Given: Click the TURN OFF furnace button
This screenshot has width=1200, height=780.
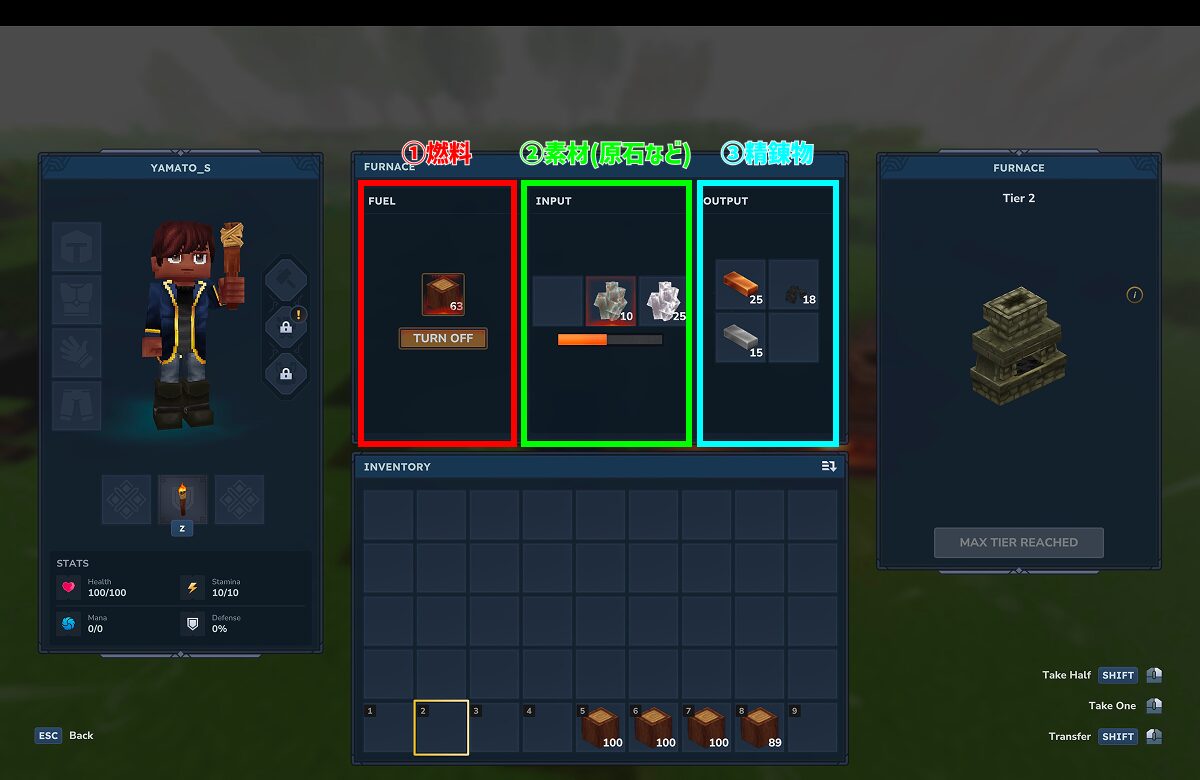Looking at the screenshot, I should (x=443, y=338).
